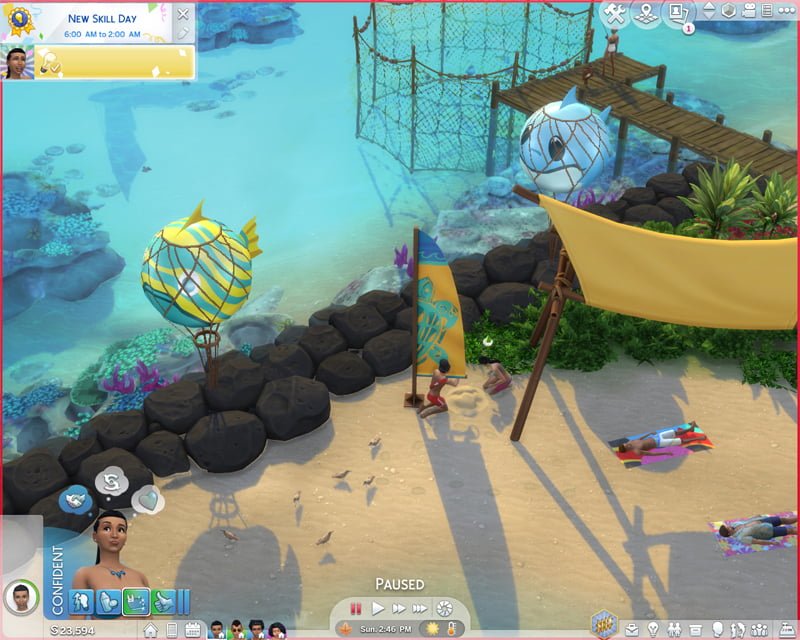
Task: Open the whim thought bubble with a heart
Action: coord(148,496)
